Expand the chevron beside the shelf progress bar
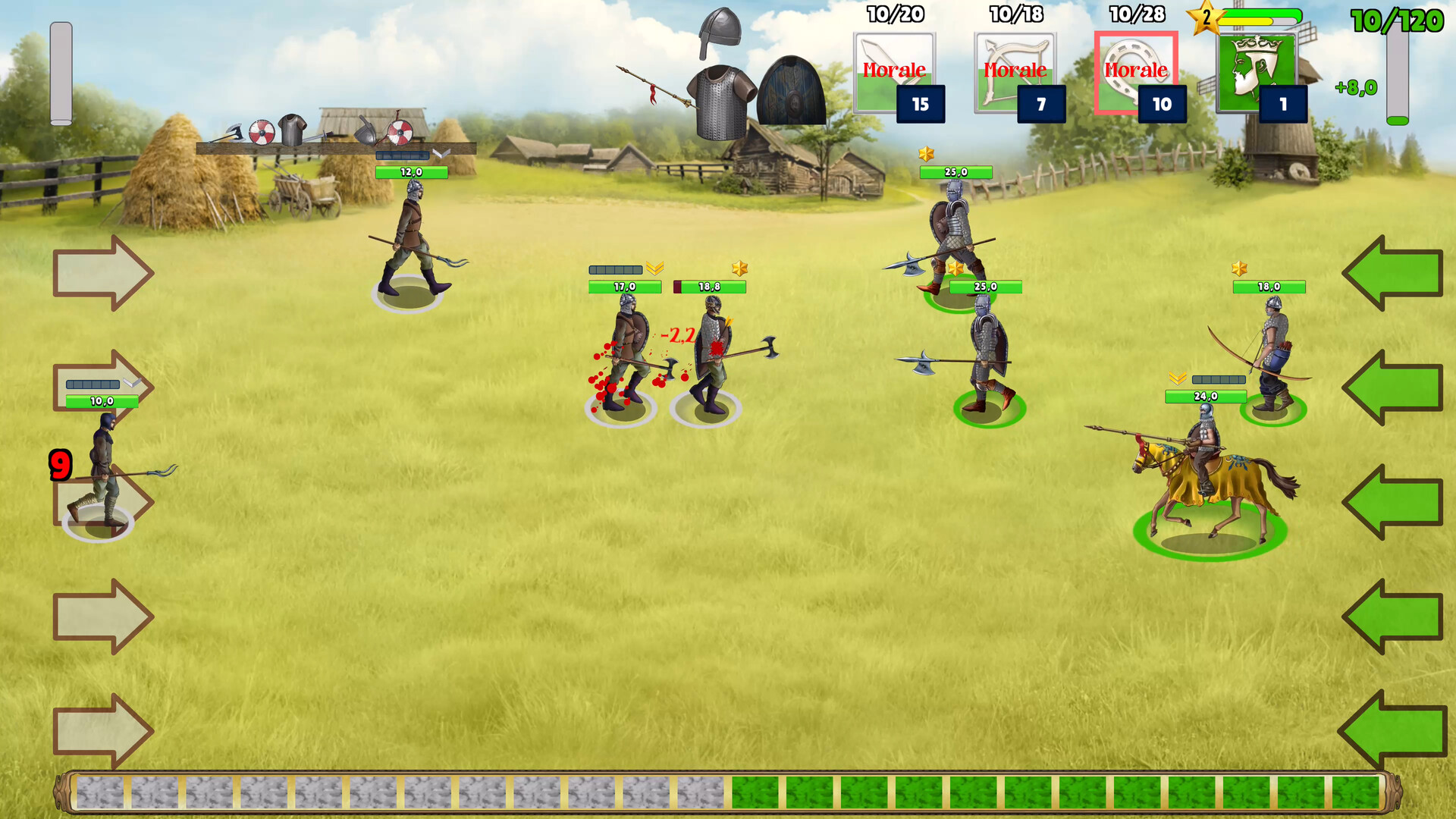The image size is (1456, 819). 441,152
